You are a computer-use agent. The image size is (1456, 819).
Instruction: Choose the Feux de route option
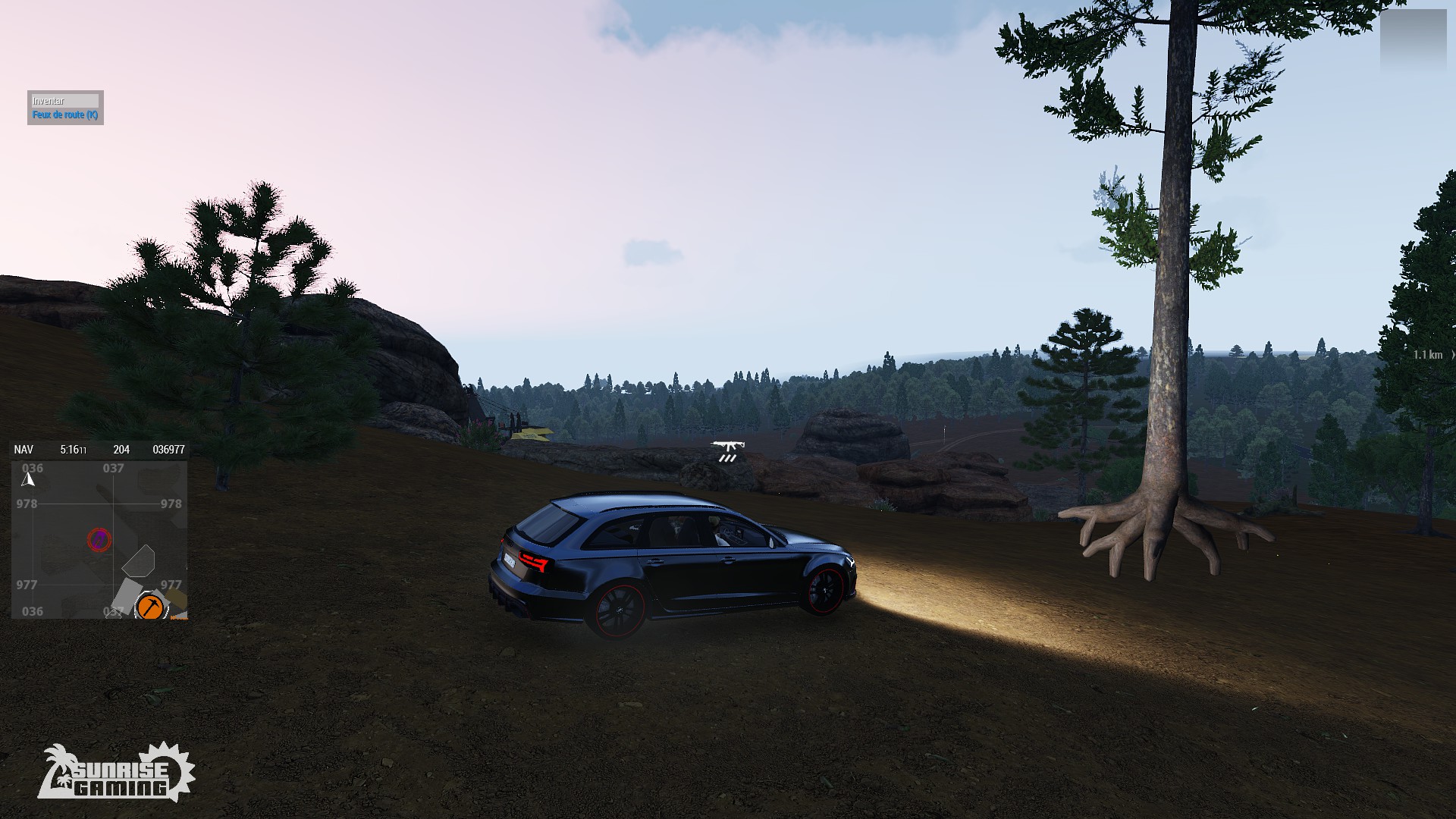tap(64, 115)
